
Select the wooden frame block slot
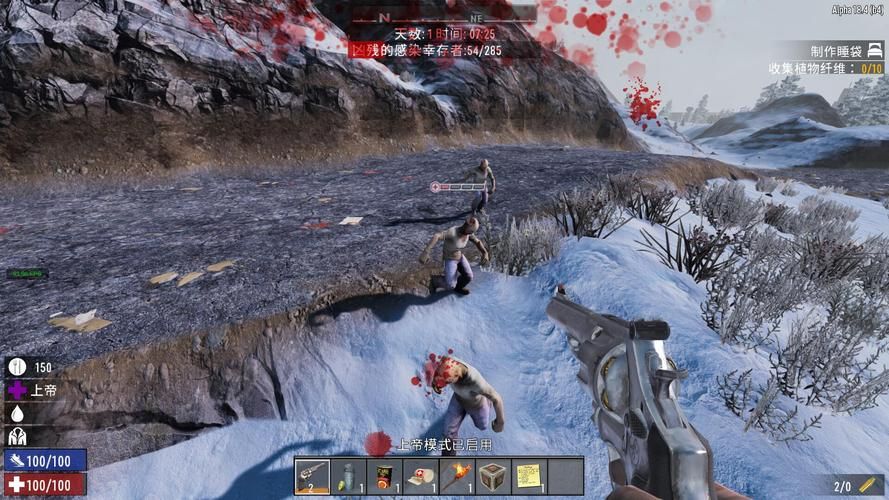(x=492, y=476)
